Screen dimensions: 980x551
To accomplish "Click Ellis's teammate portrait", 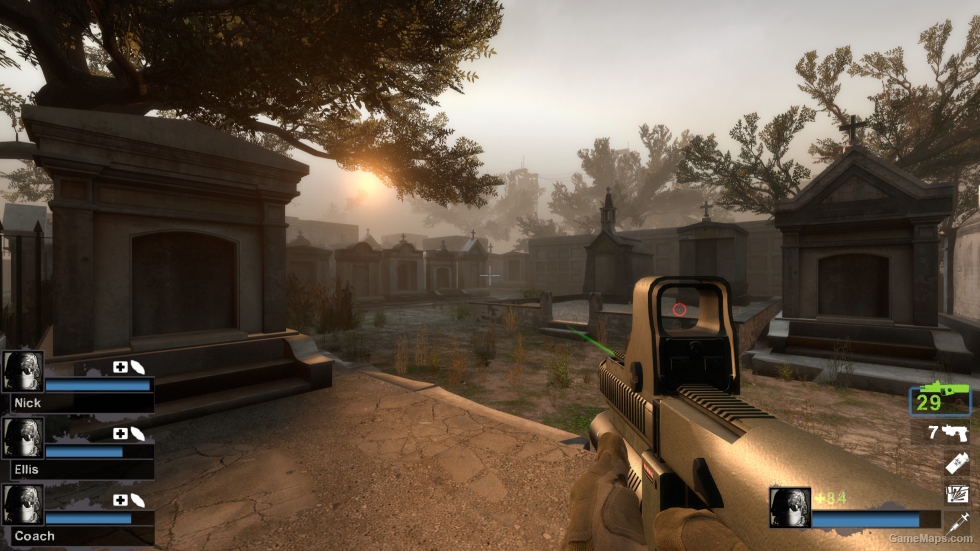I will tap(22, 438).
